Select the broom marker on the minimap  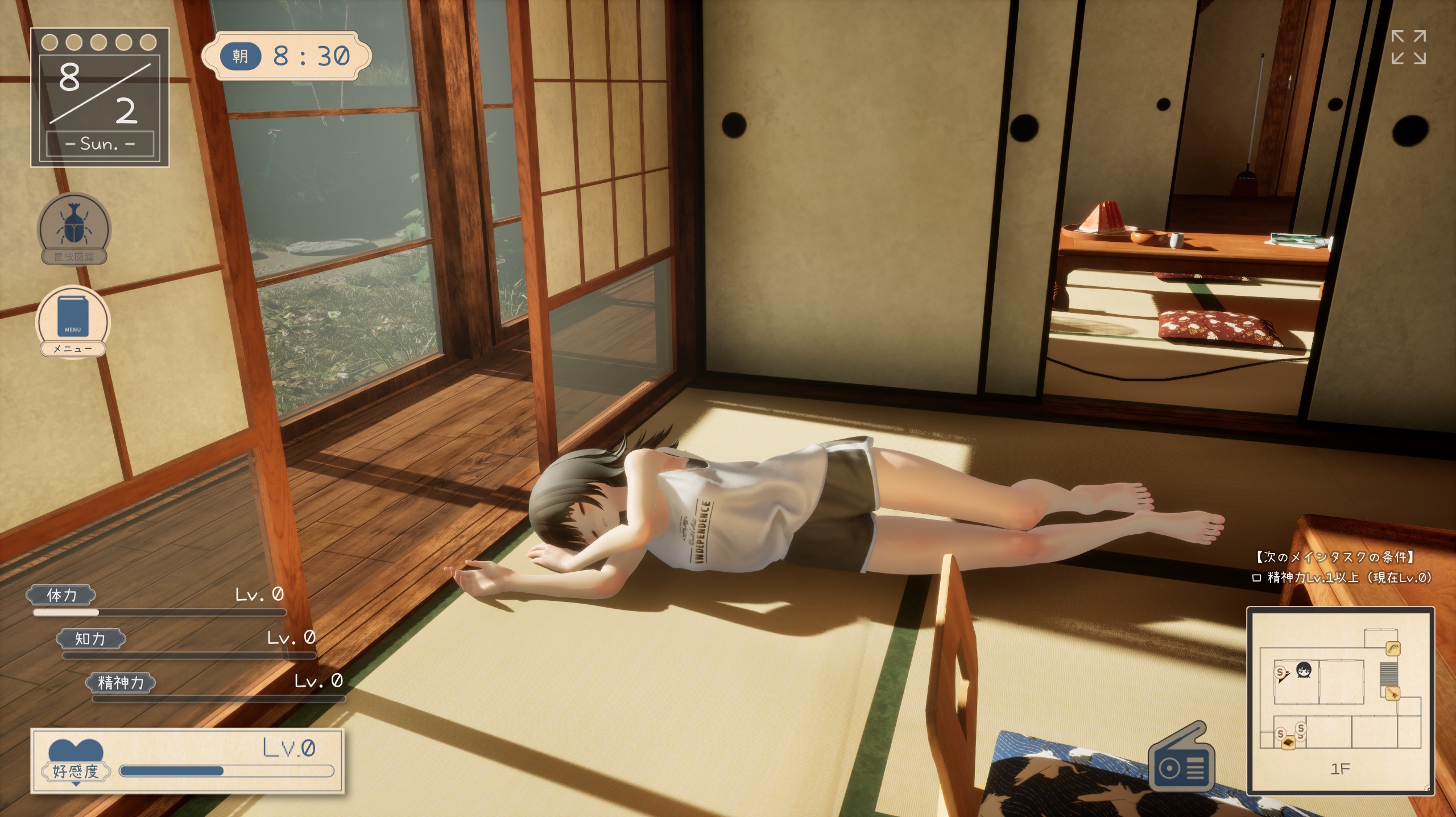1392,694
